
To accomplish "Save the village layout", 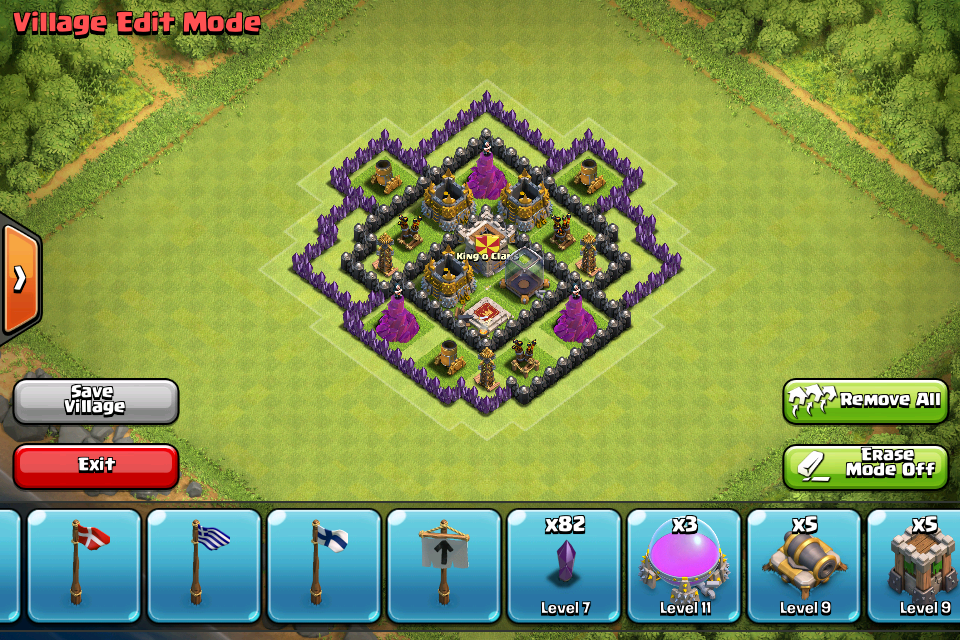I will coord(95,401).
